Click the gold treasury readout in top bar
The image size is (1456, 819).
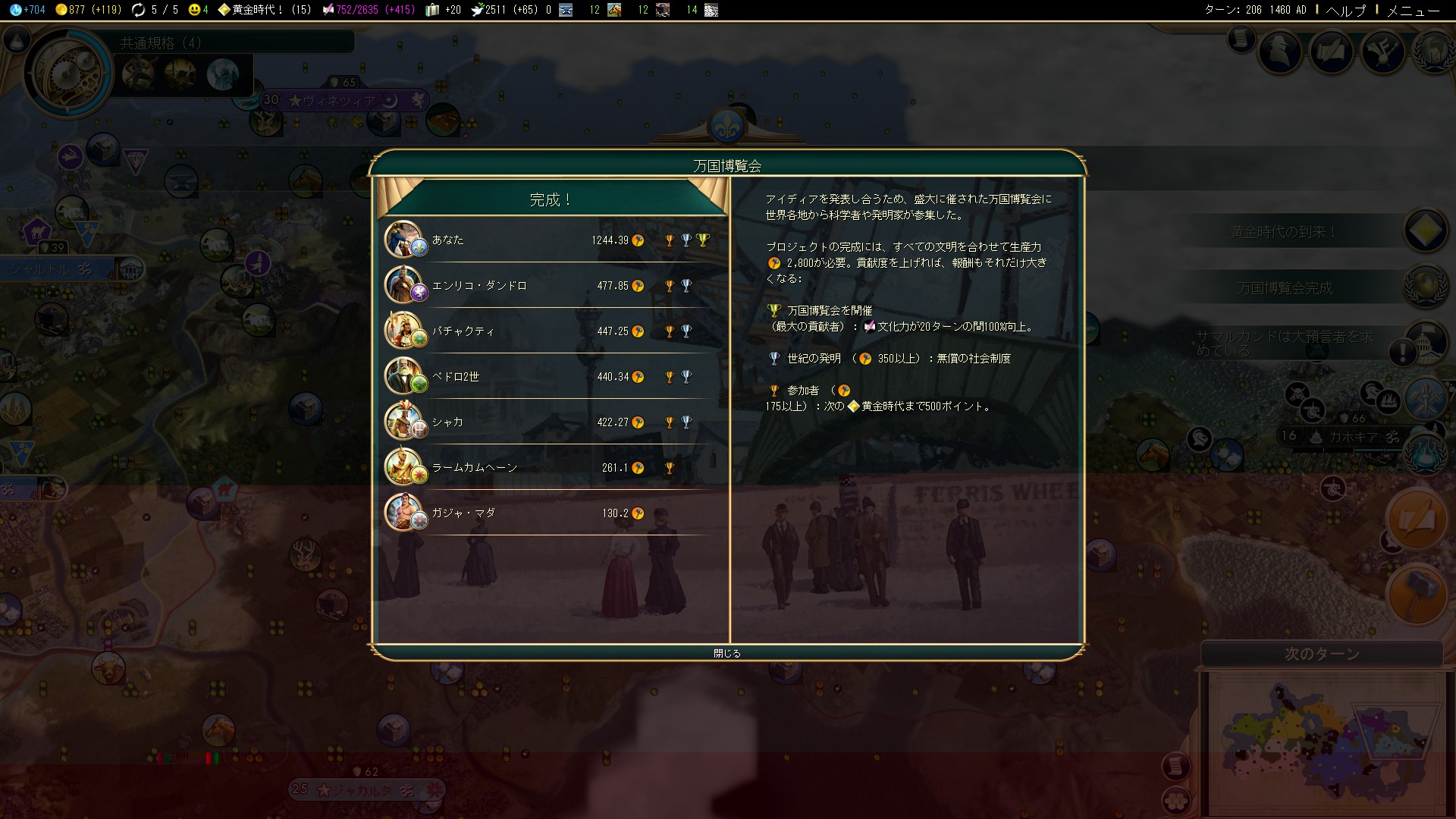click(x=88, y=10)
